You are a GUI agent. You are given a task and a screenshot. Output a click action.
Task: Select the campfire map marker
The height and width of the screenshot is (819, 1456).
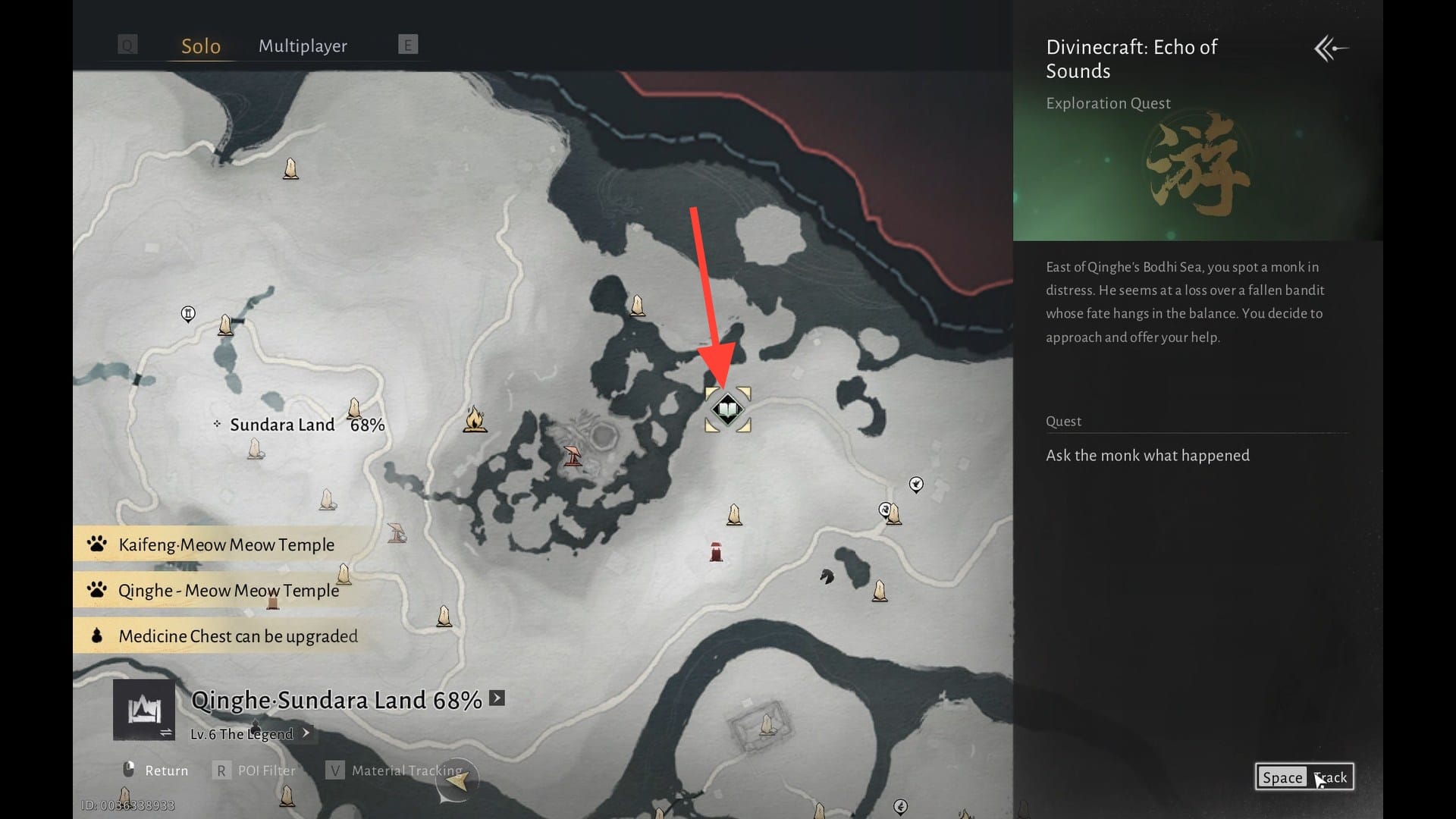(x=475, y=419)
